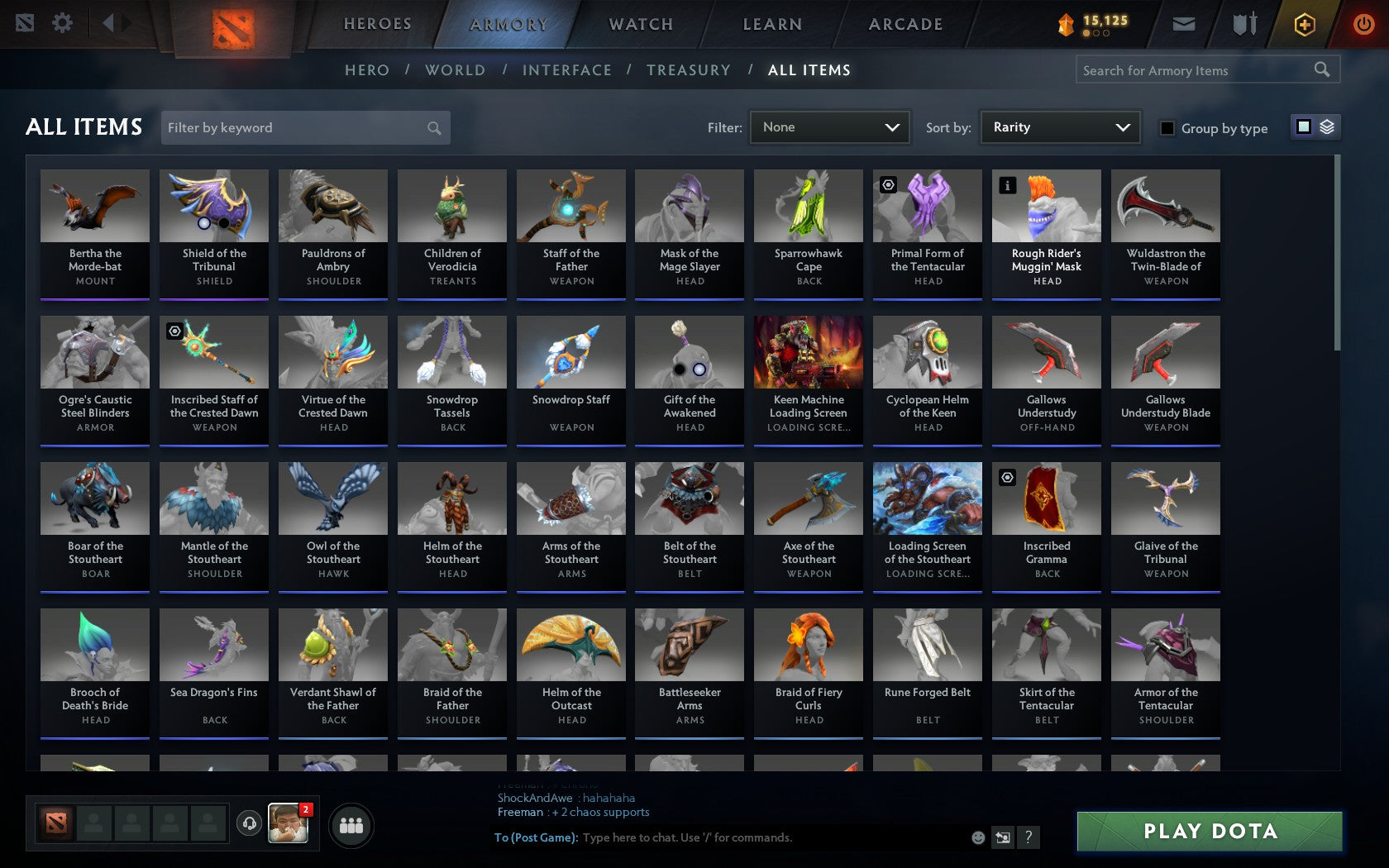The width and height of the screenshot is (1389, 868).
Task: Click the chat input field
Action: coord(744,837)
